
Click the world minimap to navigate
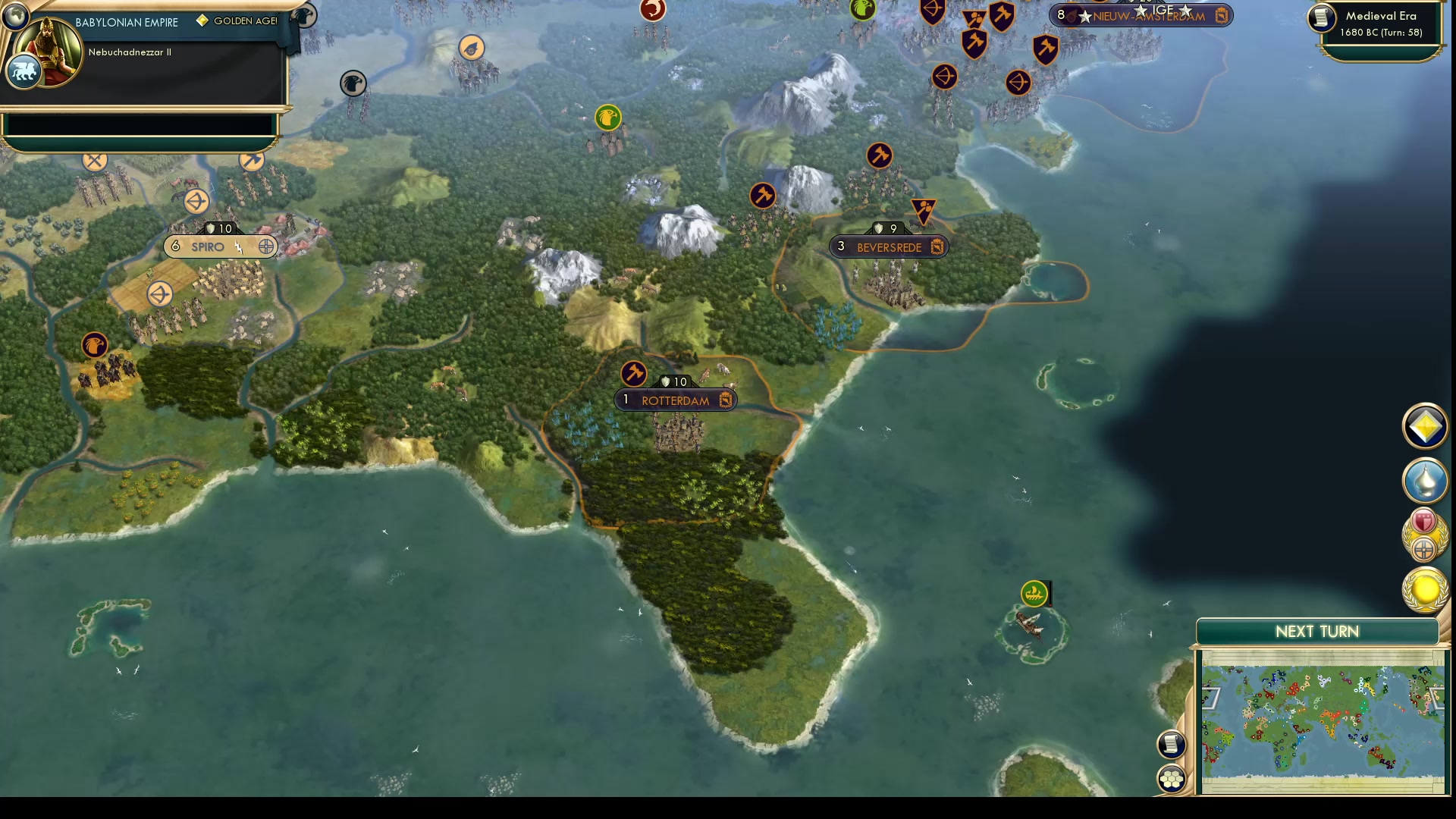[x=1323, y=720]
